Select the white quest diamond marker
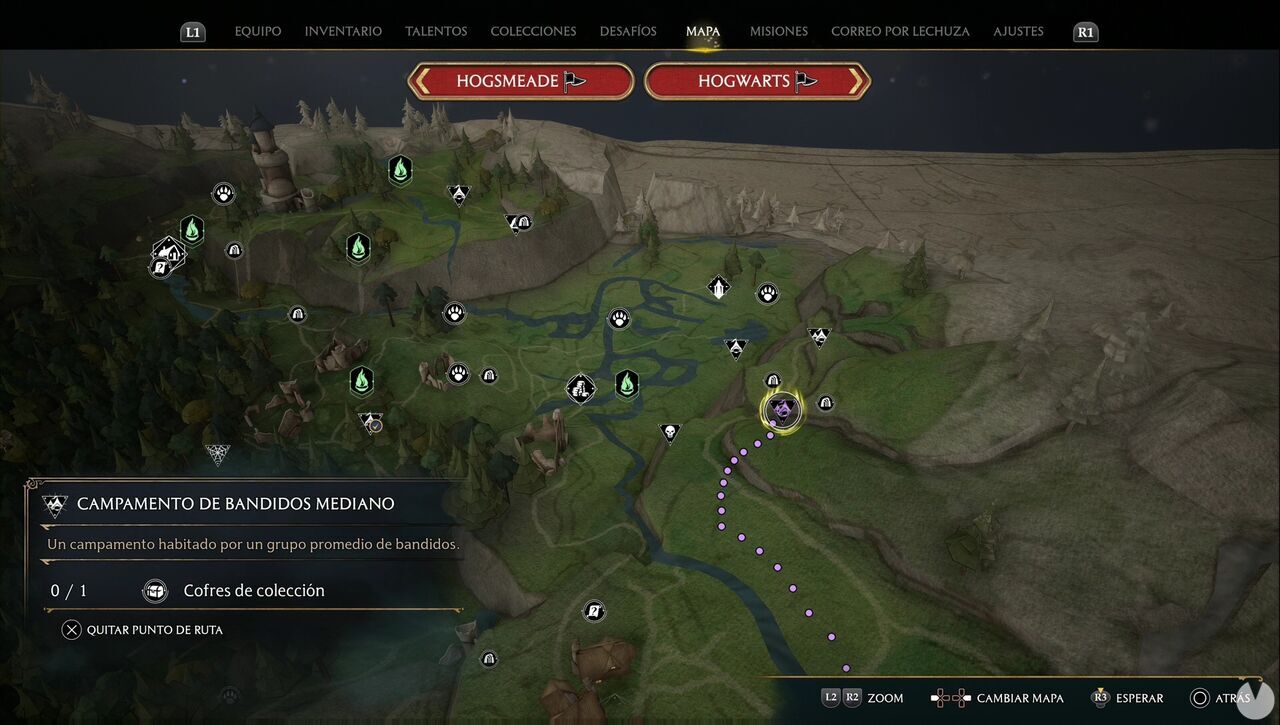The image size is (1280, 725). click(x=718, y=287)
